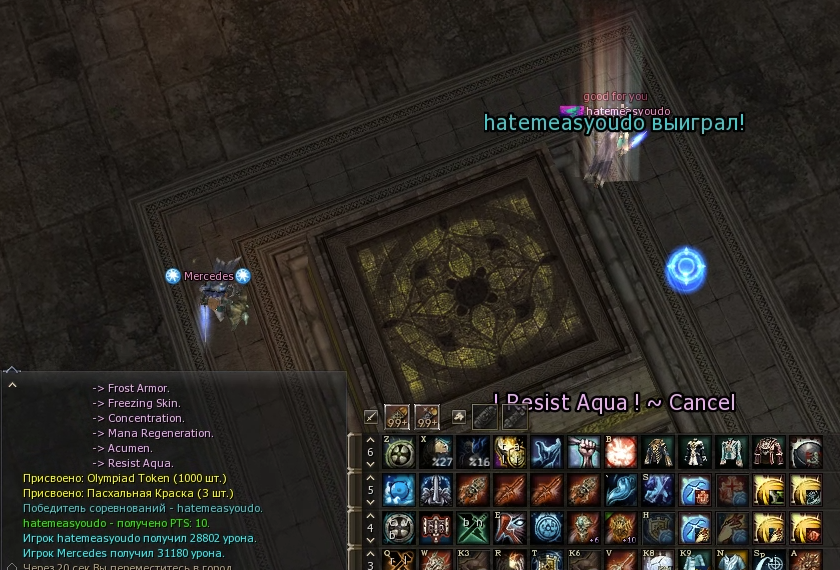
Task: Click the chat log's up arrow
Action: [x=12, y=384]
